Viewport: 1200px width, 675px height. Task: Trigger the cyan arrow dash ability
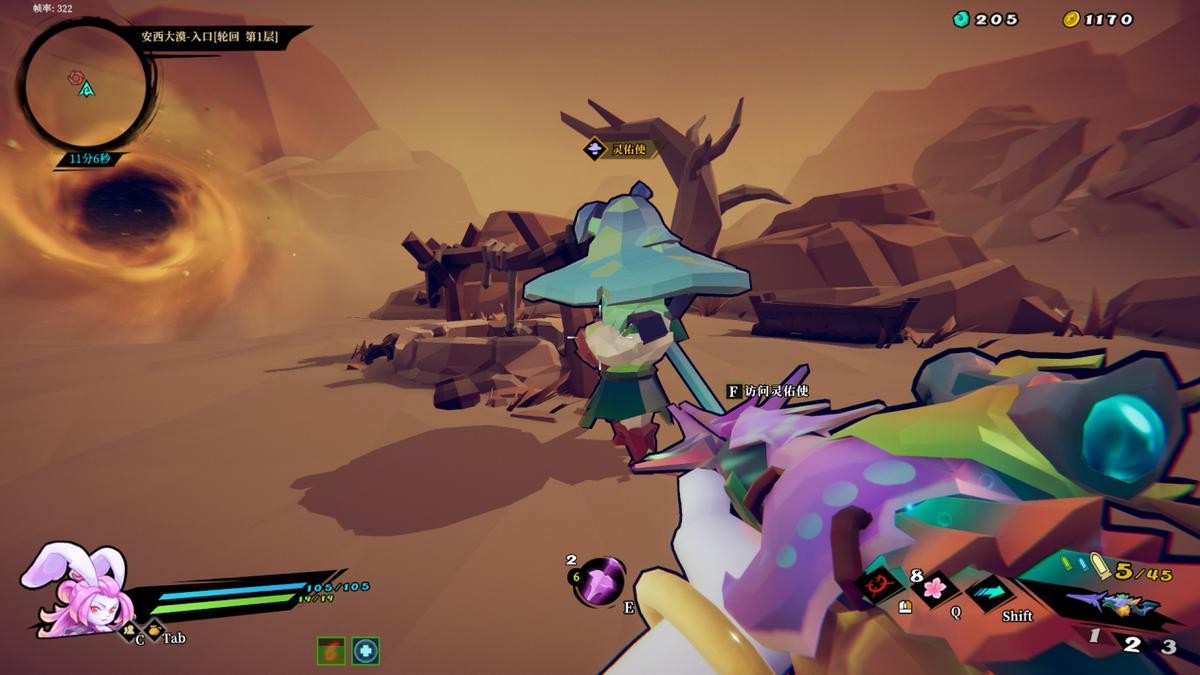tap(989, 592)
